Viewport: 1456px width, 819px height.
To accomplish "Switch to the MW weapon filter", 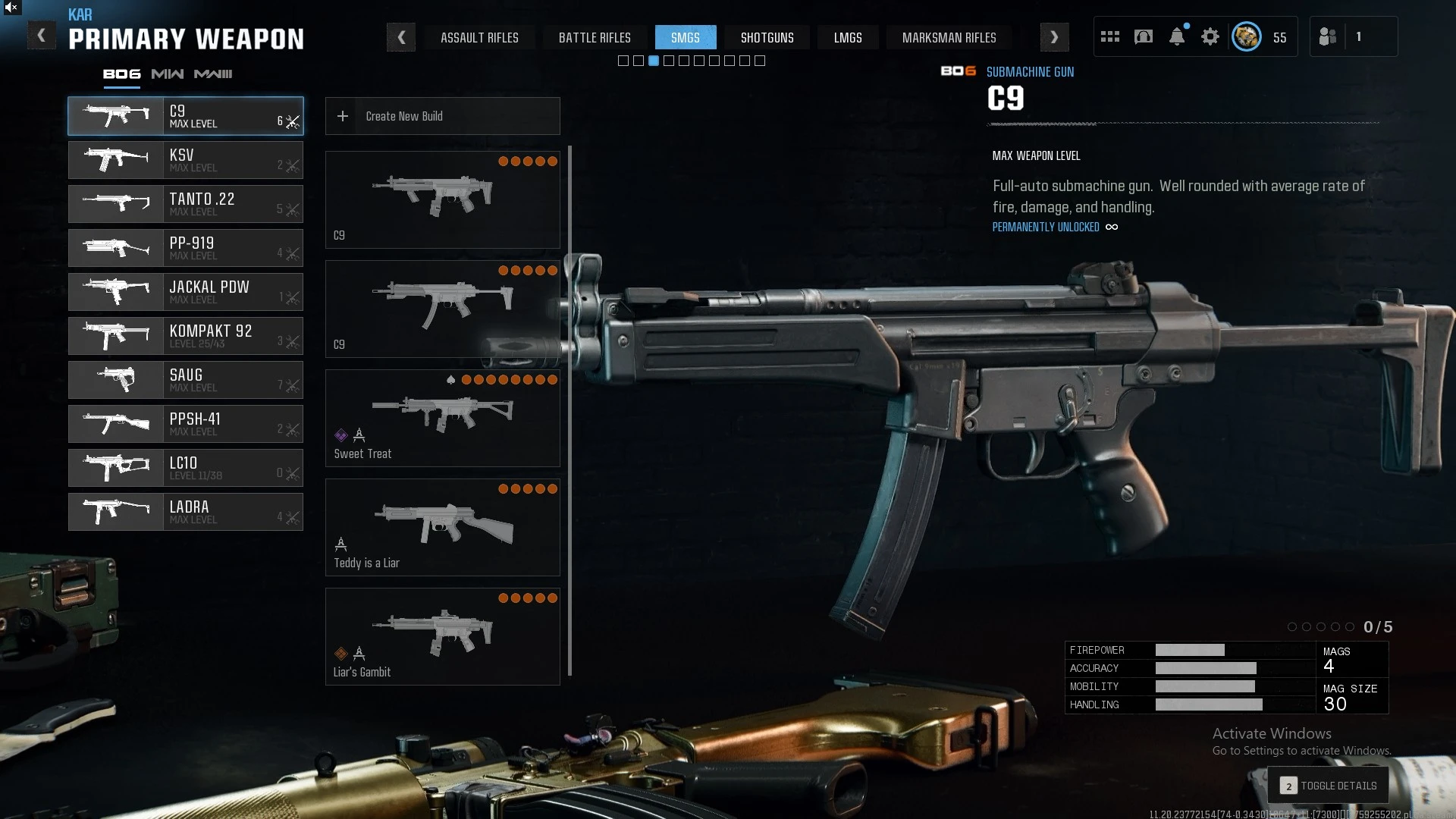I will tap(167, 74).
